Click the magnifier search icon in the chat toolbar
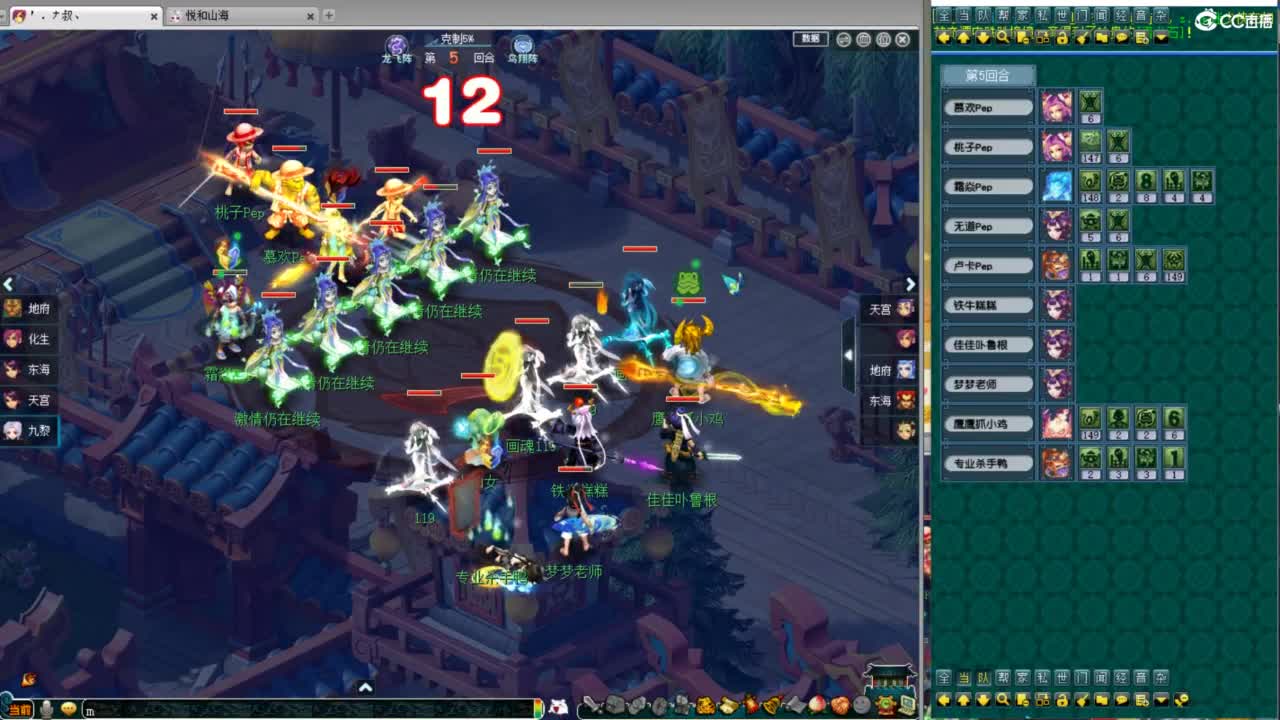Screen dimensions: 1280x720 click(x=1001, y=37)
